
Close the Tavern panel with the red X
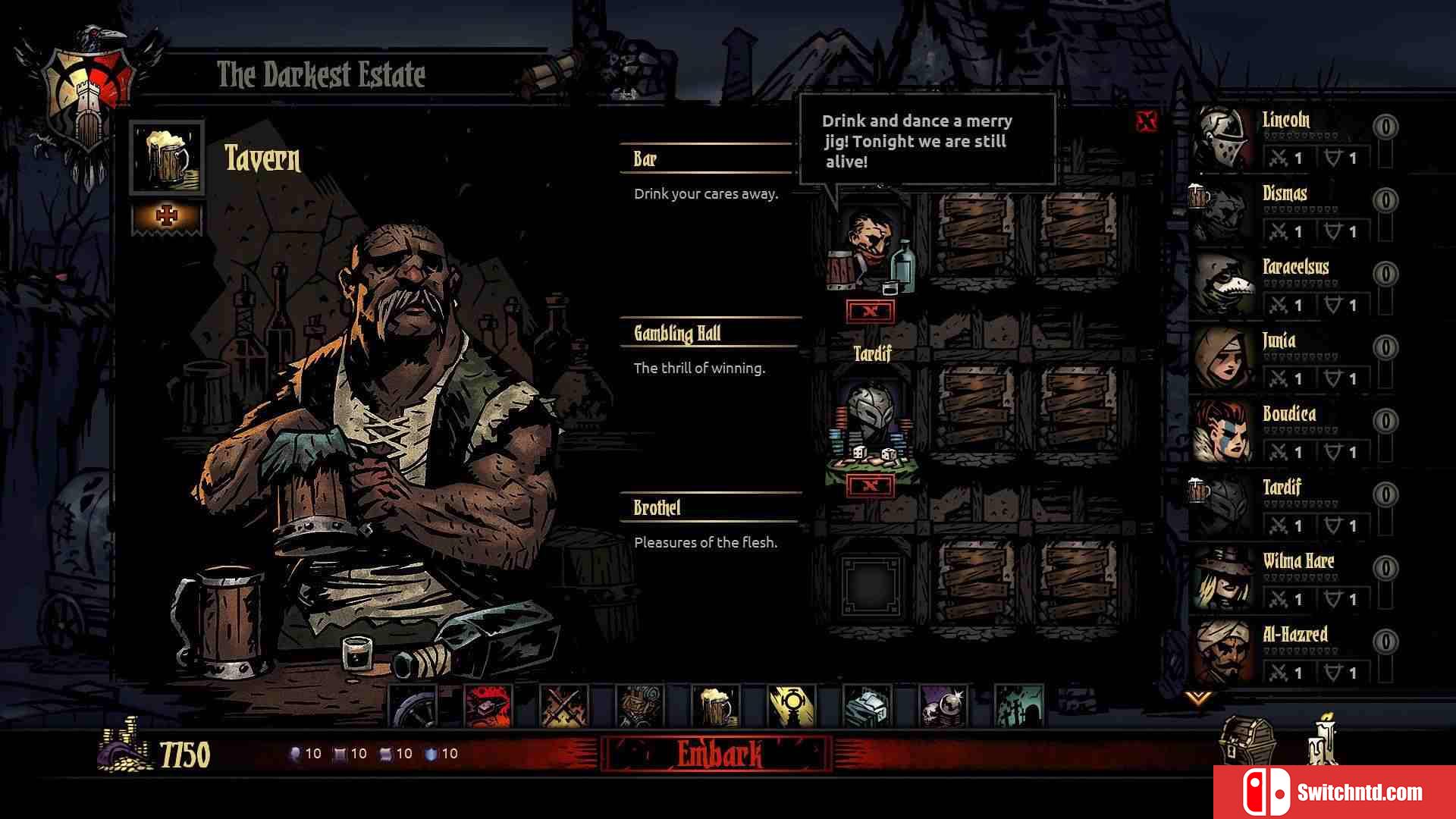tap(1147, 121)
